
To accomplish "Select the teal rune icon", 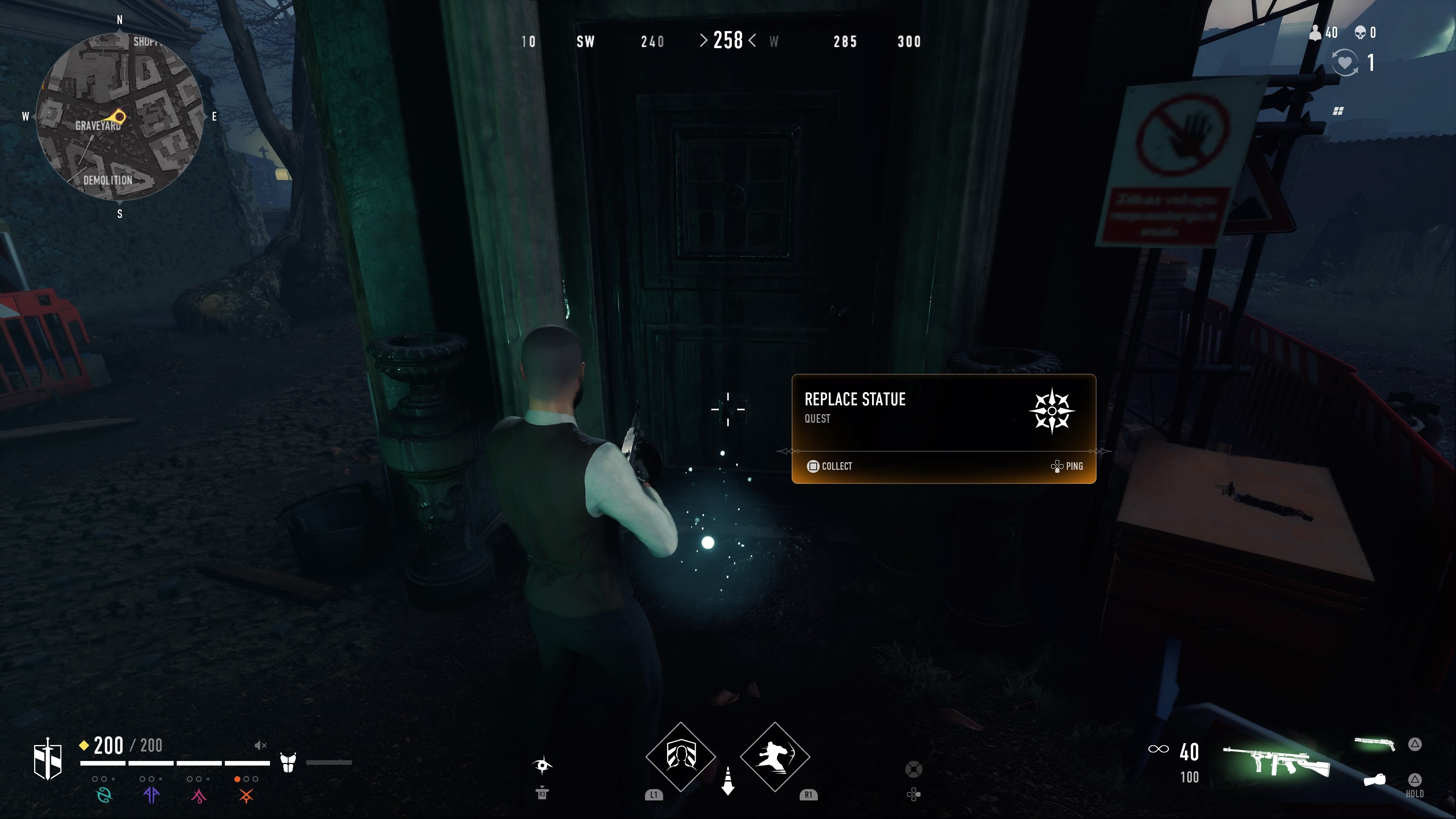I will pos(104,795).
